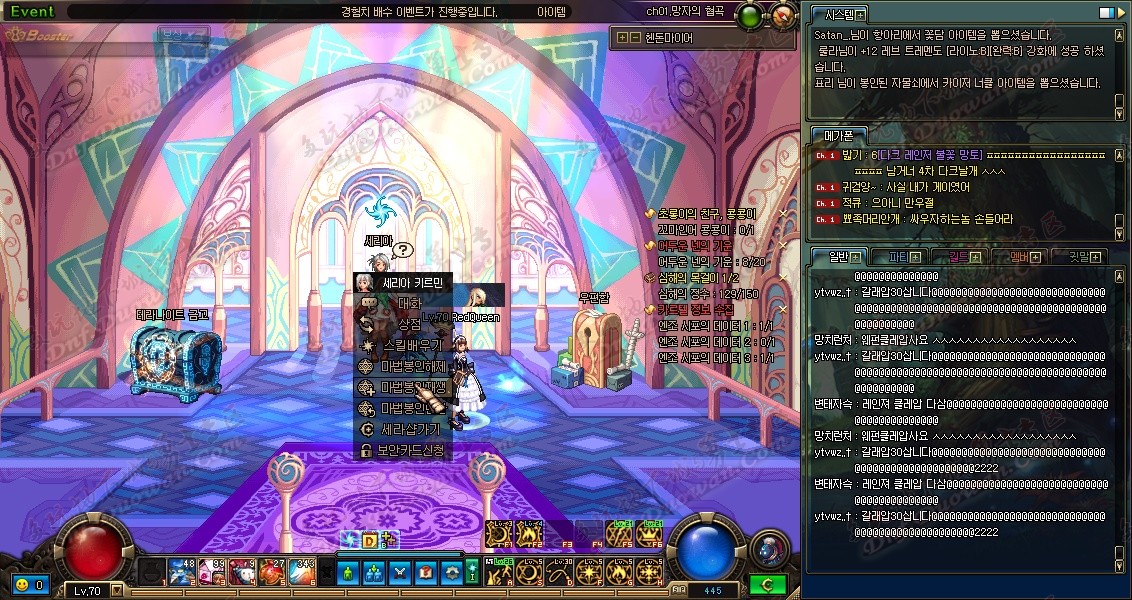Click the smiley face icon at bottom left

pos(21,584)
